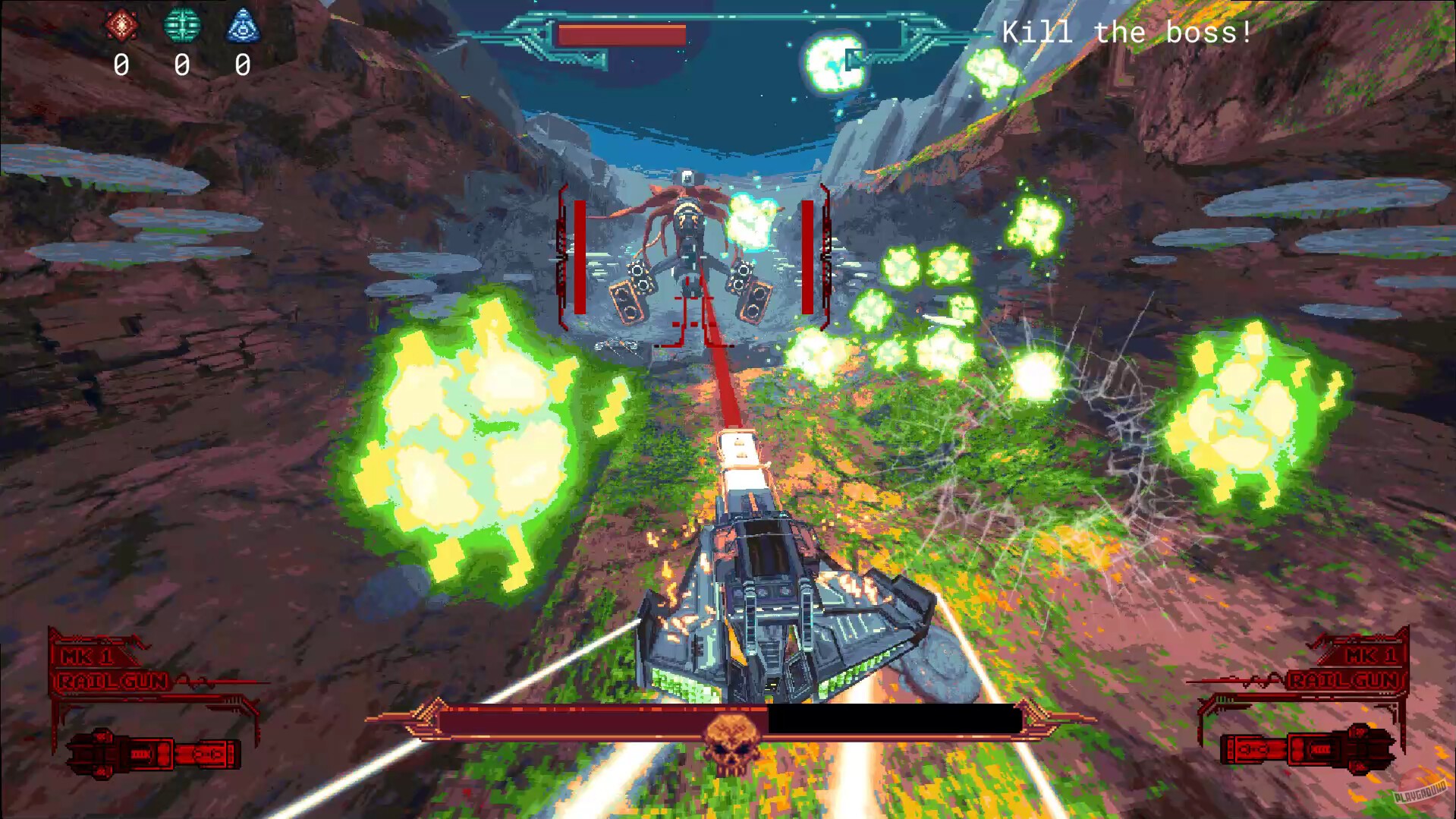
Task: Click the RAILGUN label on the left panel
Action: coord(111,682)
